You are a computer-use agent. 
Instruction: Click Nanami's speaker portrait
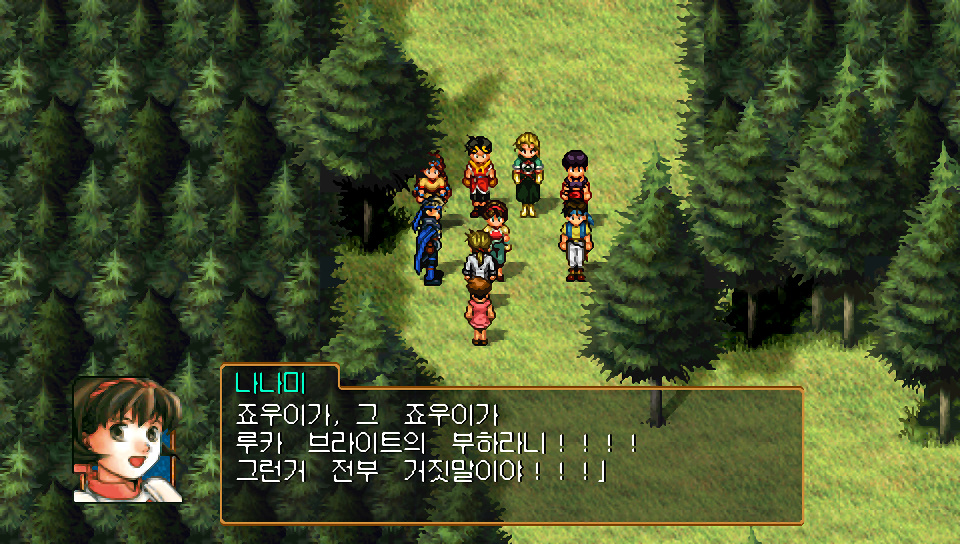(x=127, y=439)
